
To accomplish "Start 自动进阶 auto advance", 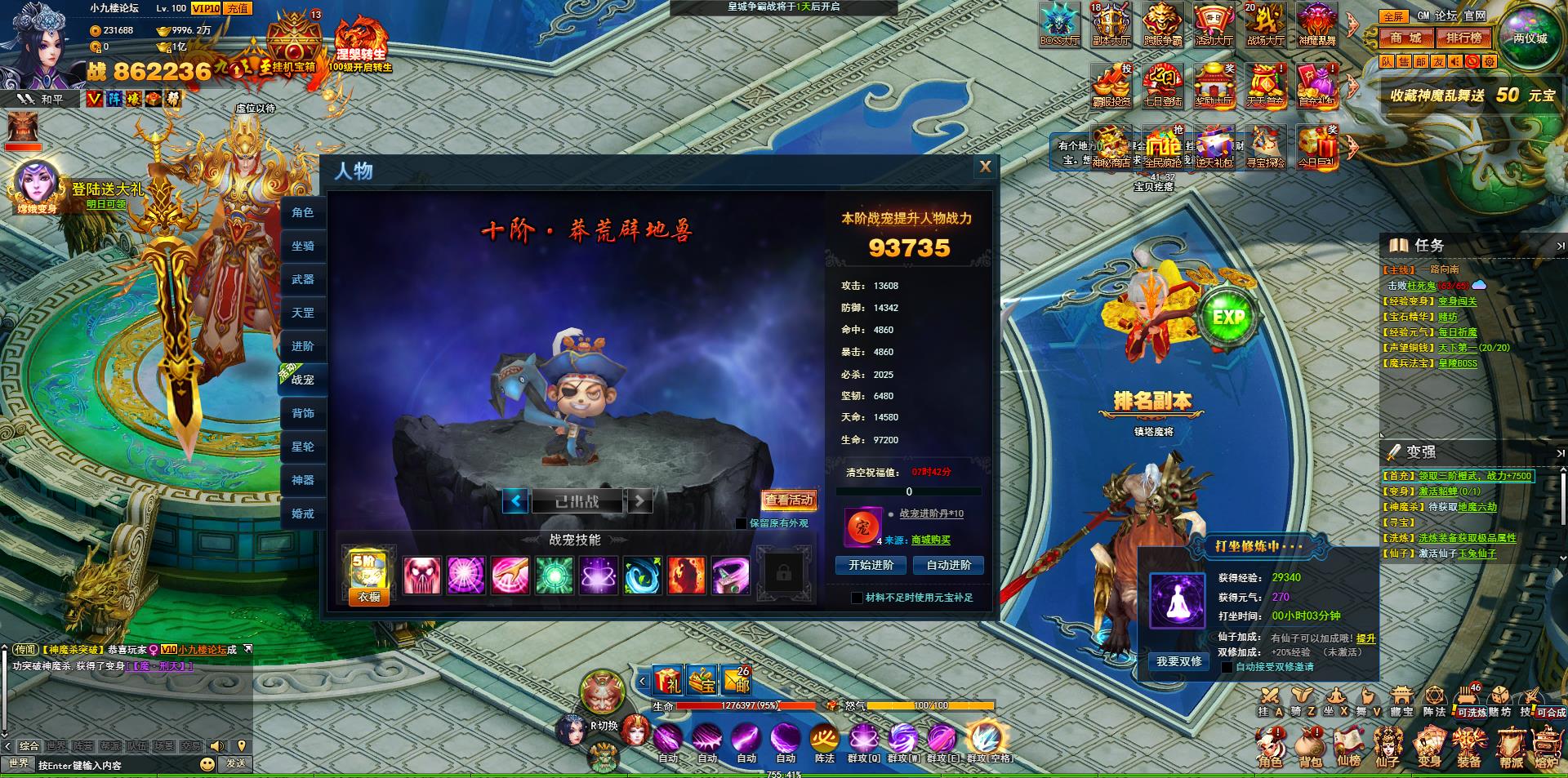I will pos(948,565).
